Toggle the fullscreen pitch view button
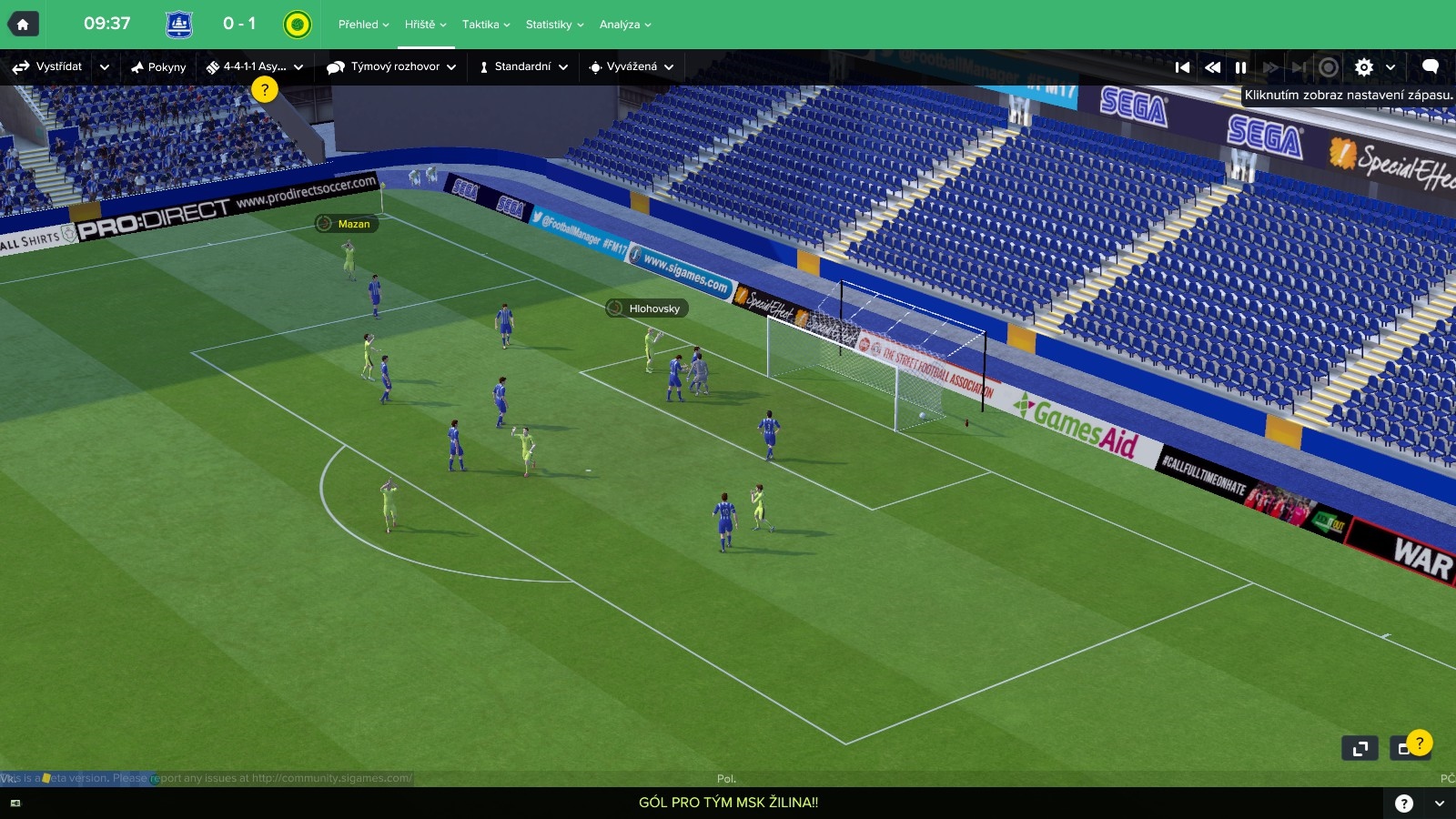The width and height of the screenshot is (1456, 819). coord(1360,748)
